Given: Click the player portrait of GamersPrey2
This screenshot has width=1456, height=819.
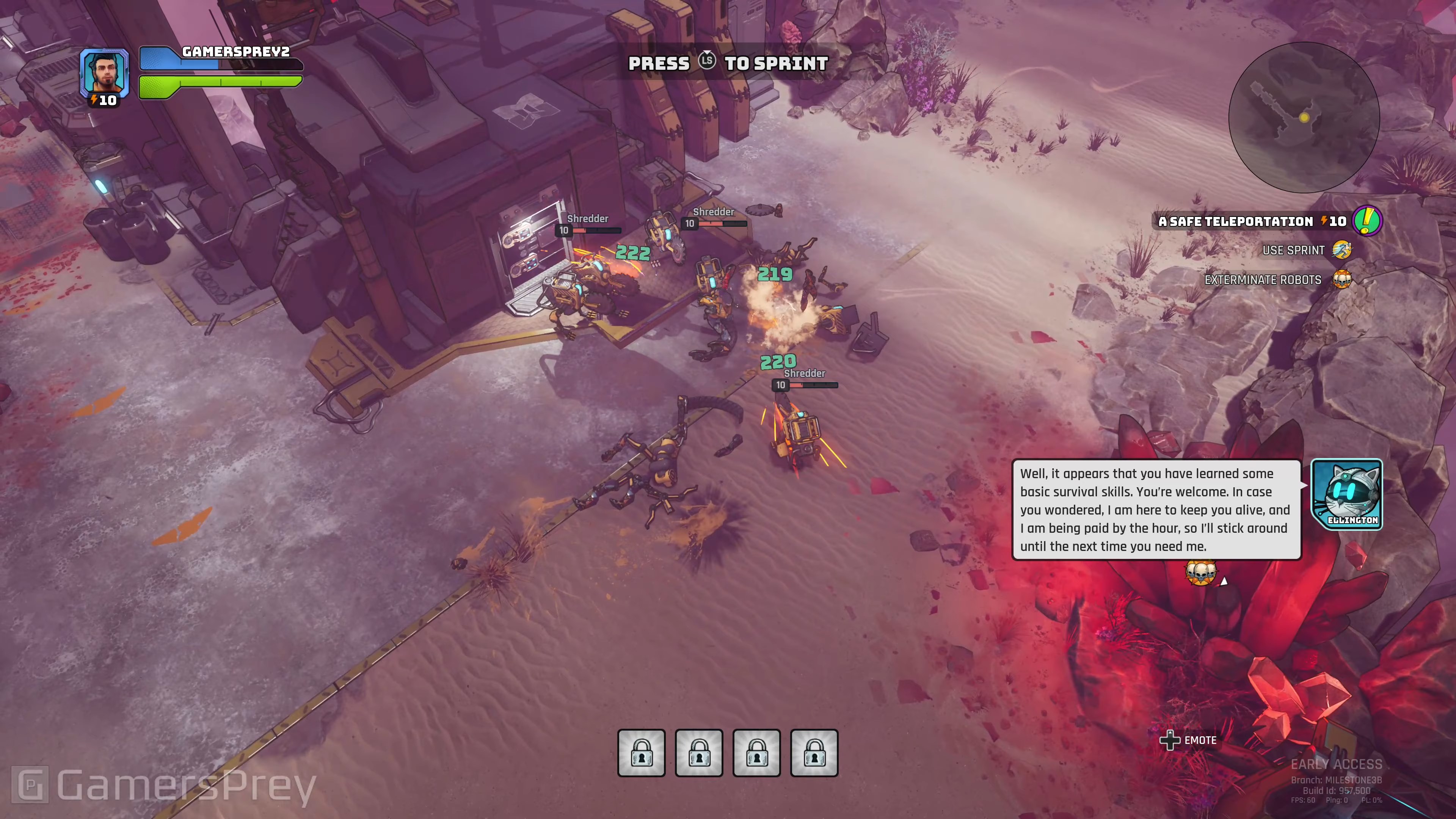Looking at the screenshot, I should 104,72.
